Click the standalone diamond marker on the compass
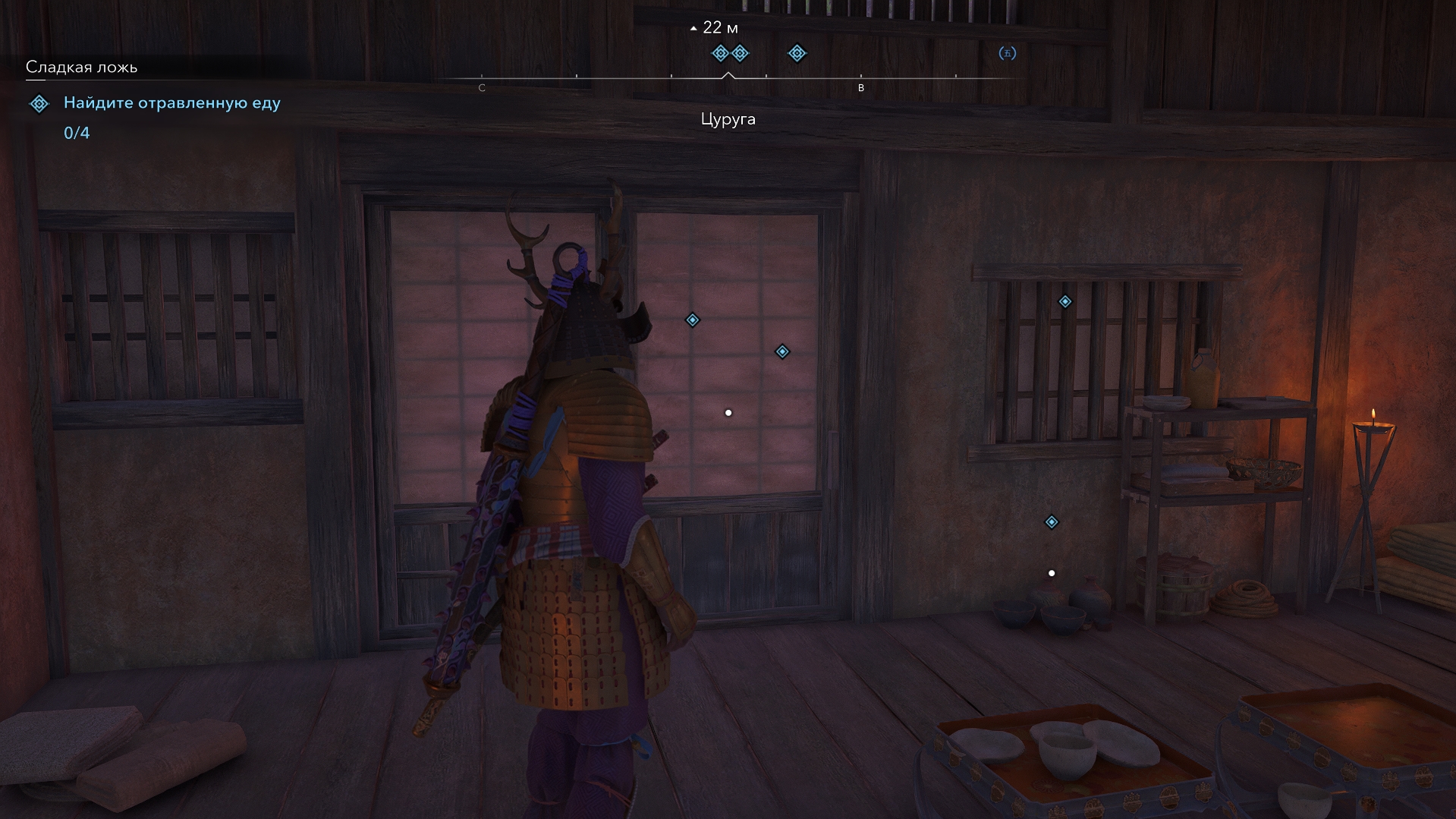 click(797, 53)
